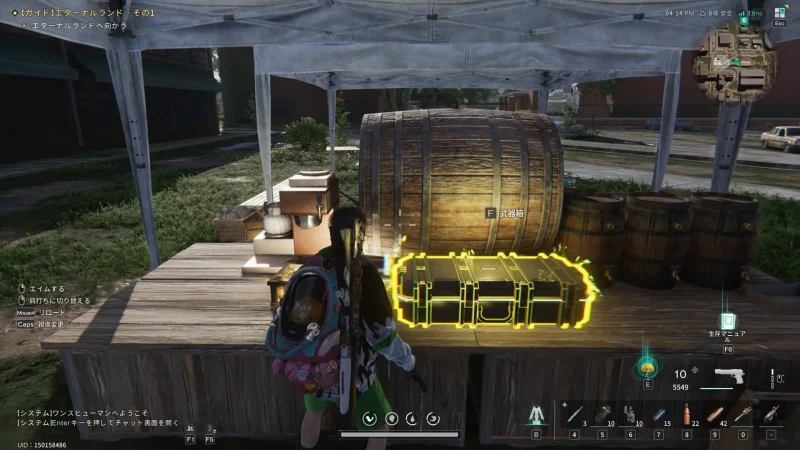The image size is (800, 450).
Task: Select the blue capsule hotbar slot
Action: coord(658,413)
